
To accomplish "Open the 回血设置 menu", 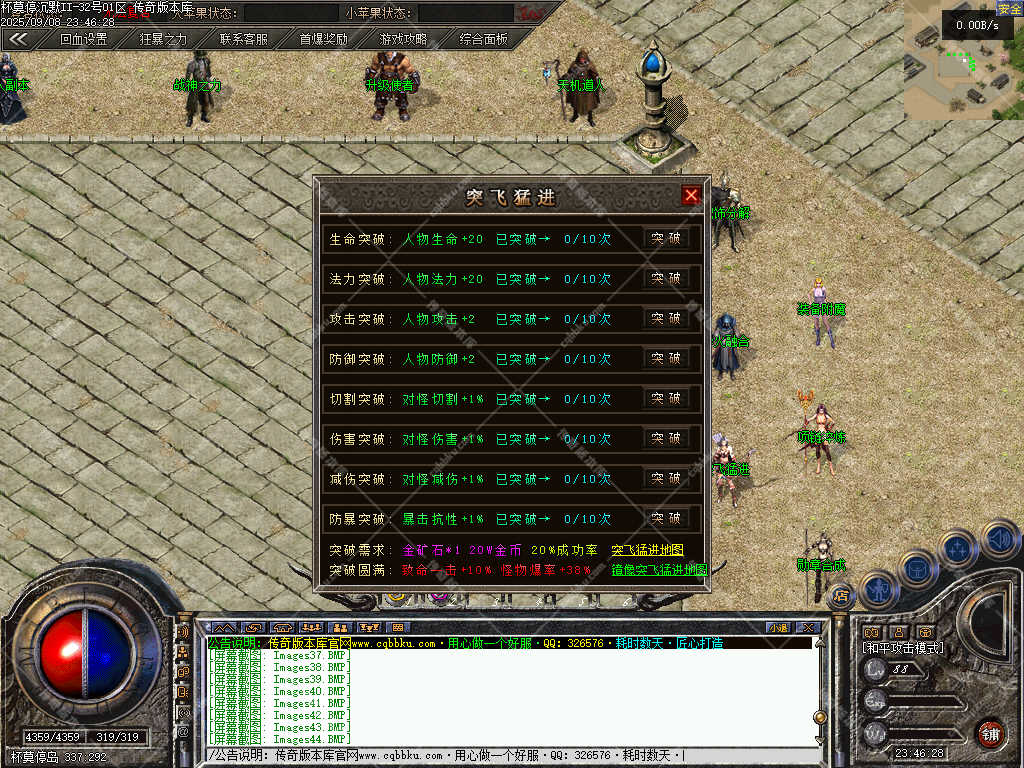I will [x=83, y=40].
